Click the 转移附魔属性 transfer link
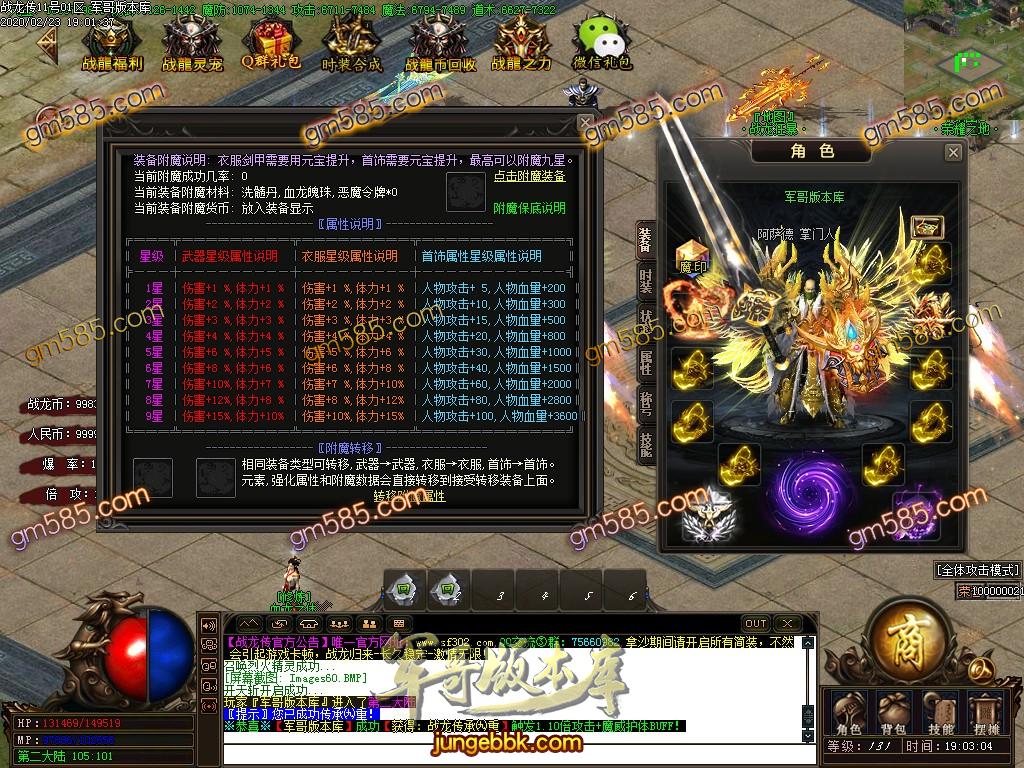This screenshot has width=1024, height=768. [x=409, y=495]
